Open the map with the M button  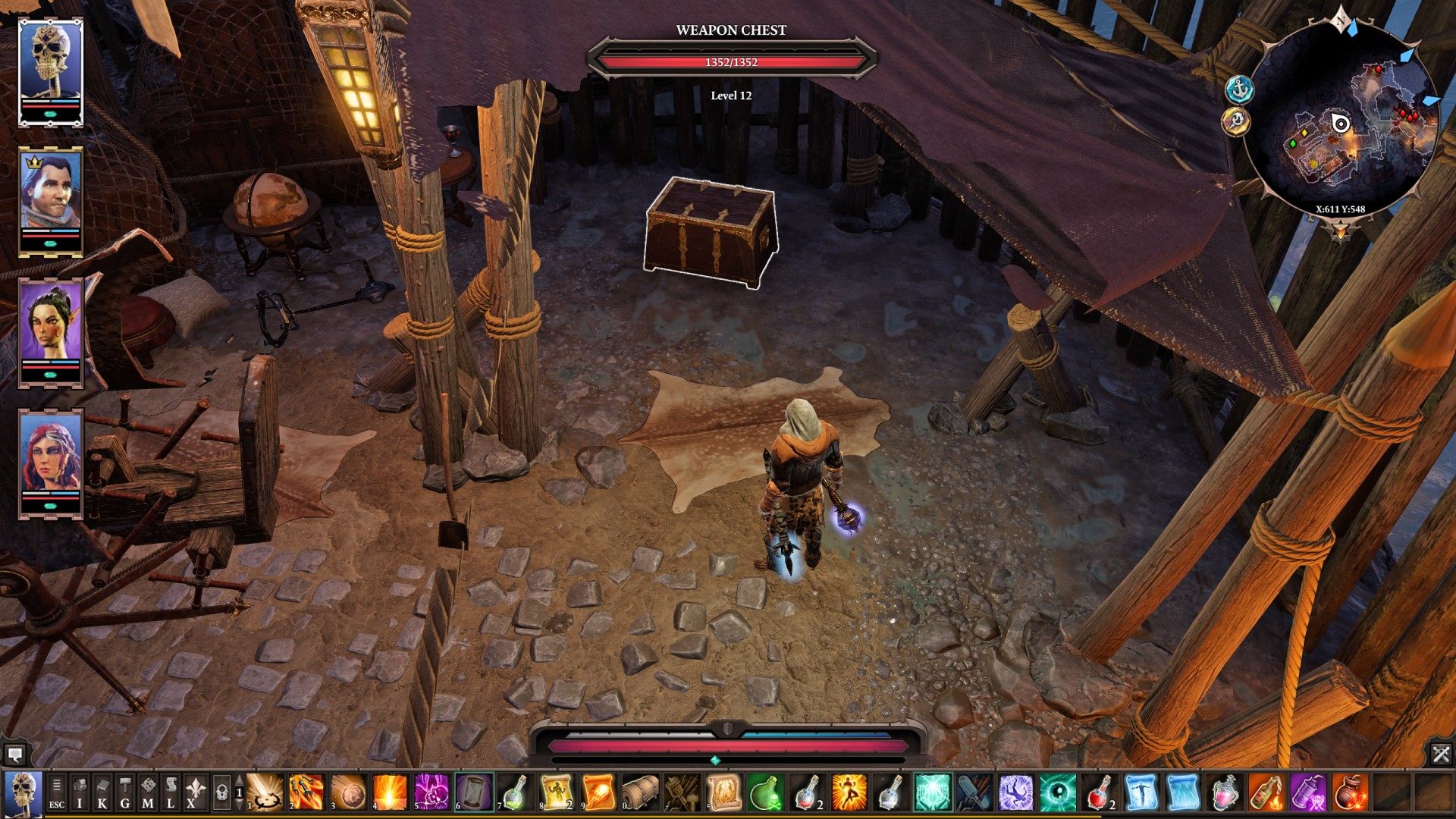click(x=148, y=793)
